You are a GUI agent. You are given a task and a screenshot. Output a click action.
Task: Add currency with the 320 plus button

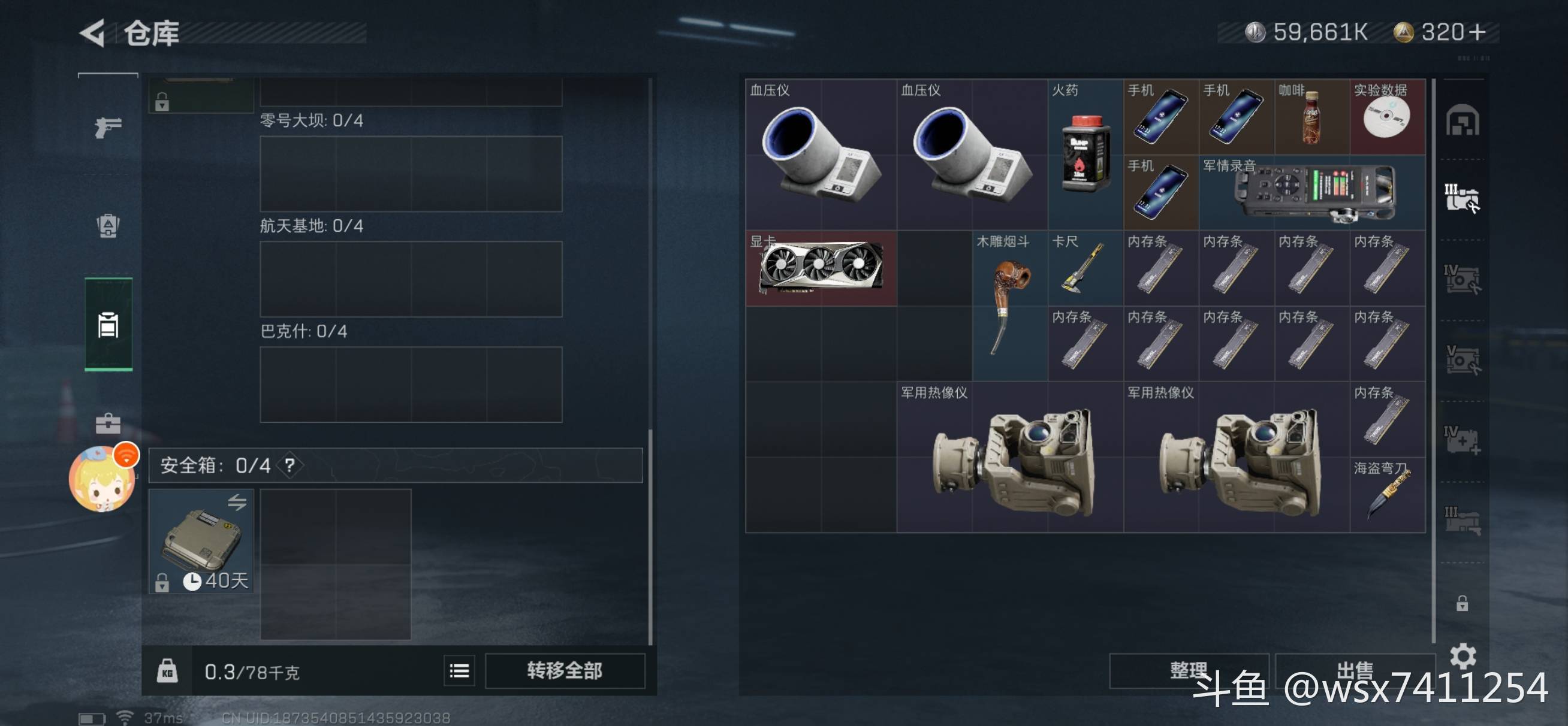coord(1477,32)
